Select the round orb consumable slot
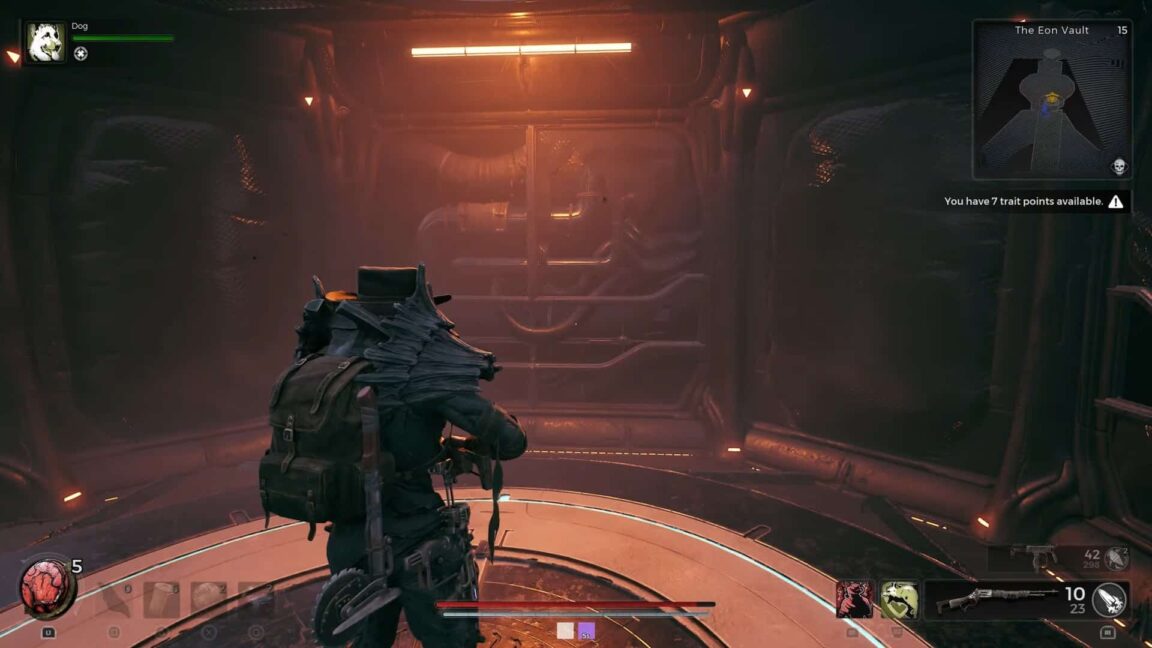Viewport: 1152px width, 648px height. [210, 599]
